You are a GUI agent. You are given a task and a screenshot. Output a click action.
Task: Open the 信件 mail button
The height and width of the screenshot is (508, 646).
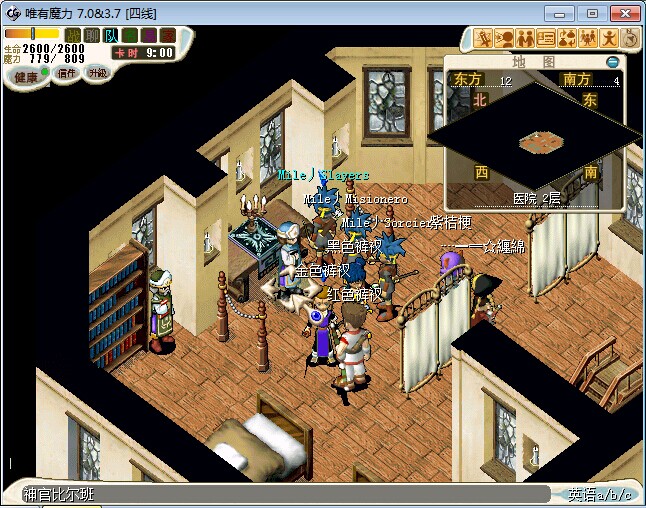pyautogui.click(x=67, y=73)
